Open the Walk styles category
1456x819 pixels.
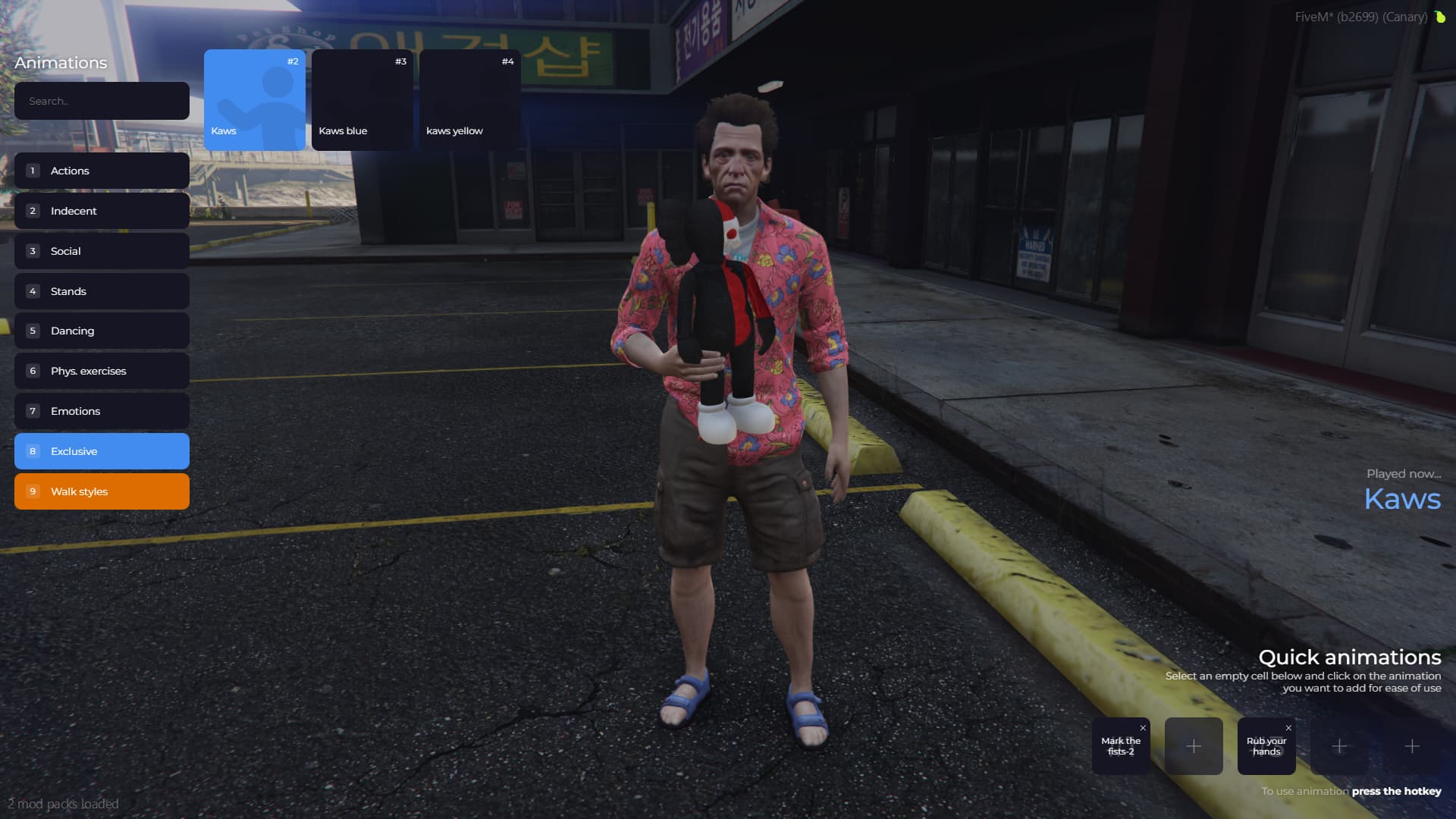pos(102,491)
